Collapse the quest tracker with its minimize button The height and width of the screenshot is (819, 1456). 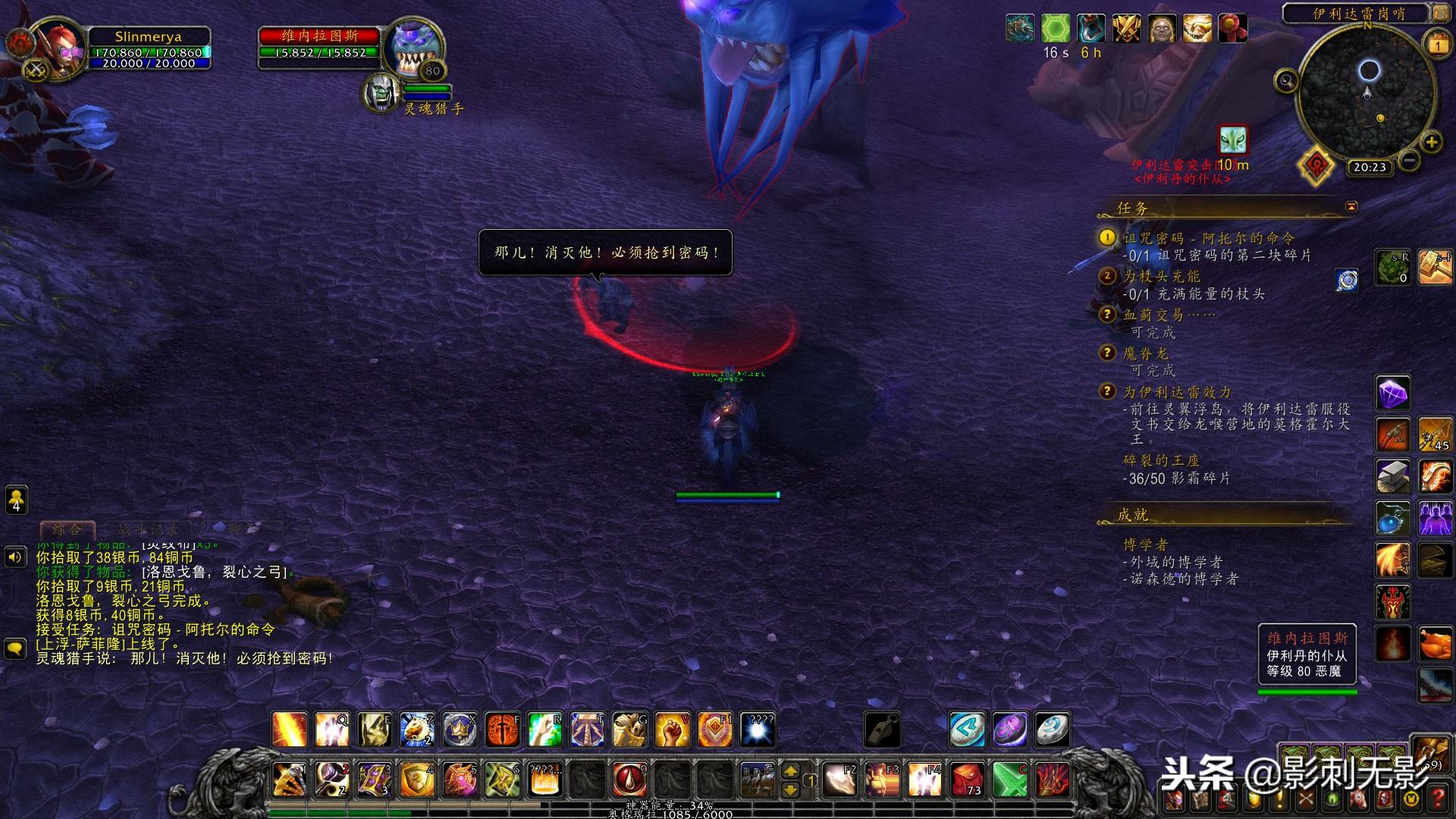pyautogui.click(x=1351, y=206)
